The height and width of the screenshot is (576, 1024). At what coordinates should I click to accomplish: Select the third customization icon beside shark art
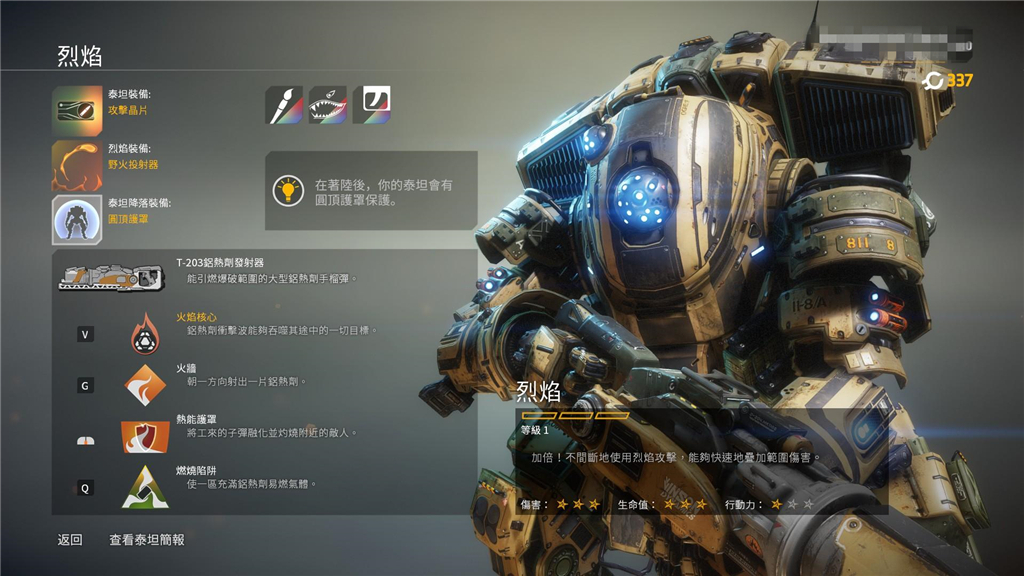372,105
